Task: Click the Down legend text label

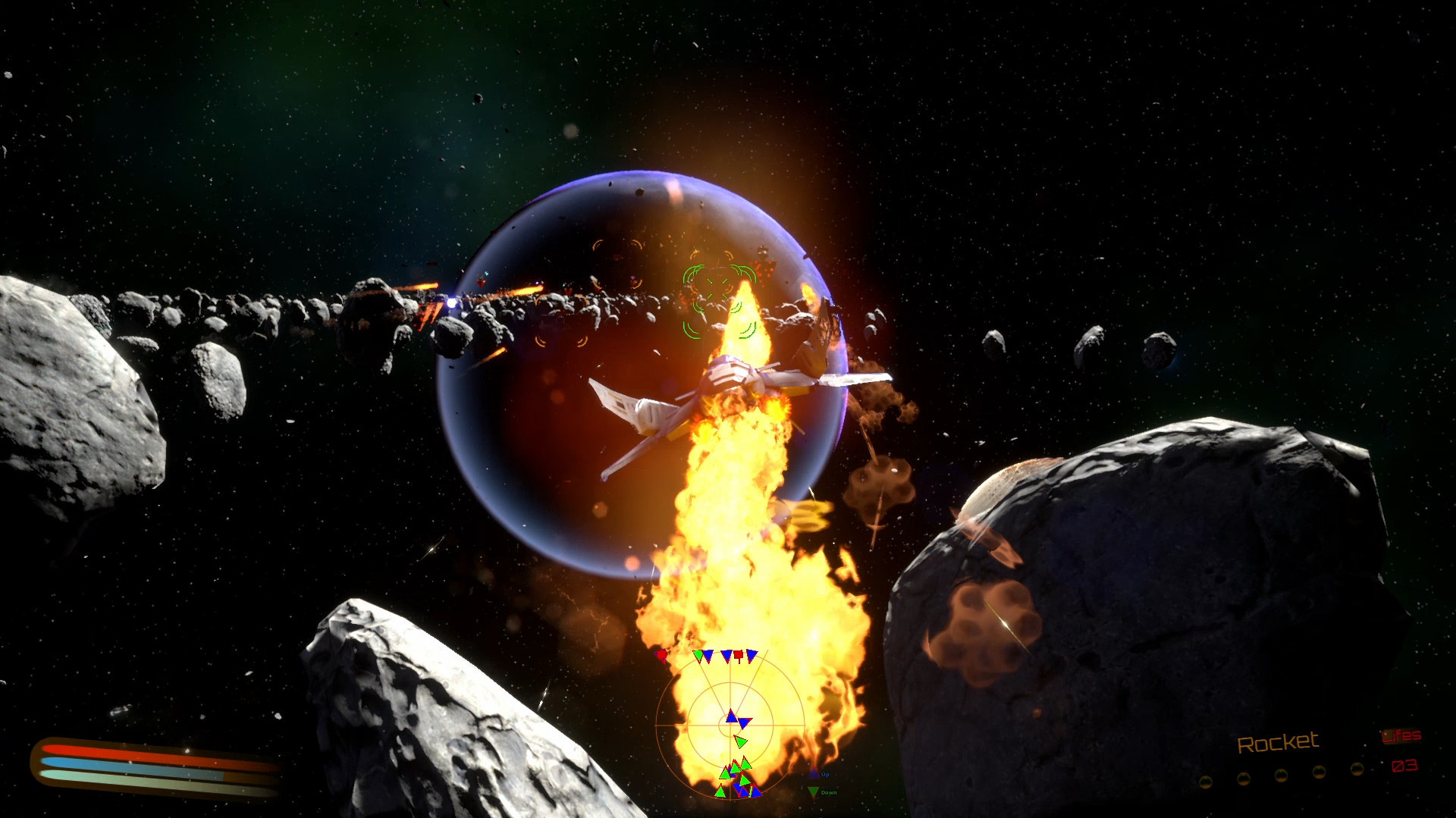Action: pos(829,791)
